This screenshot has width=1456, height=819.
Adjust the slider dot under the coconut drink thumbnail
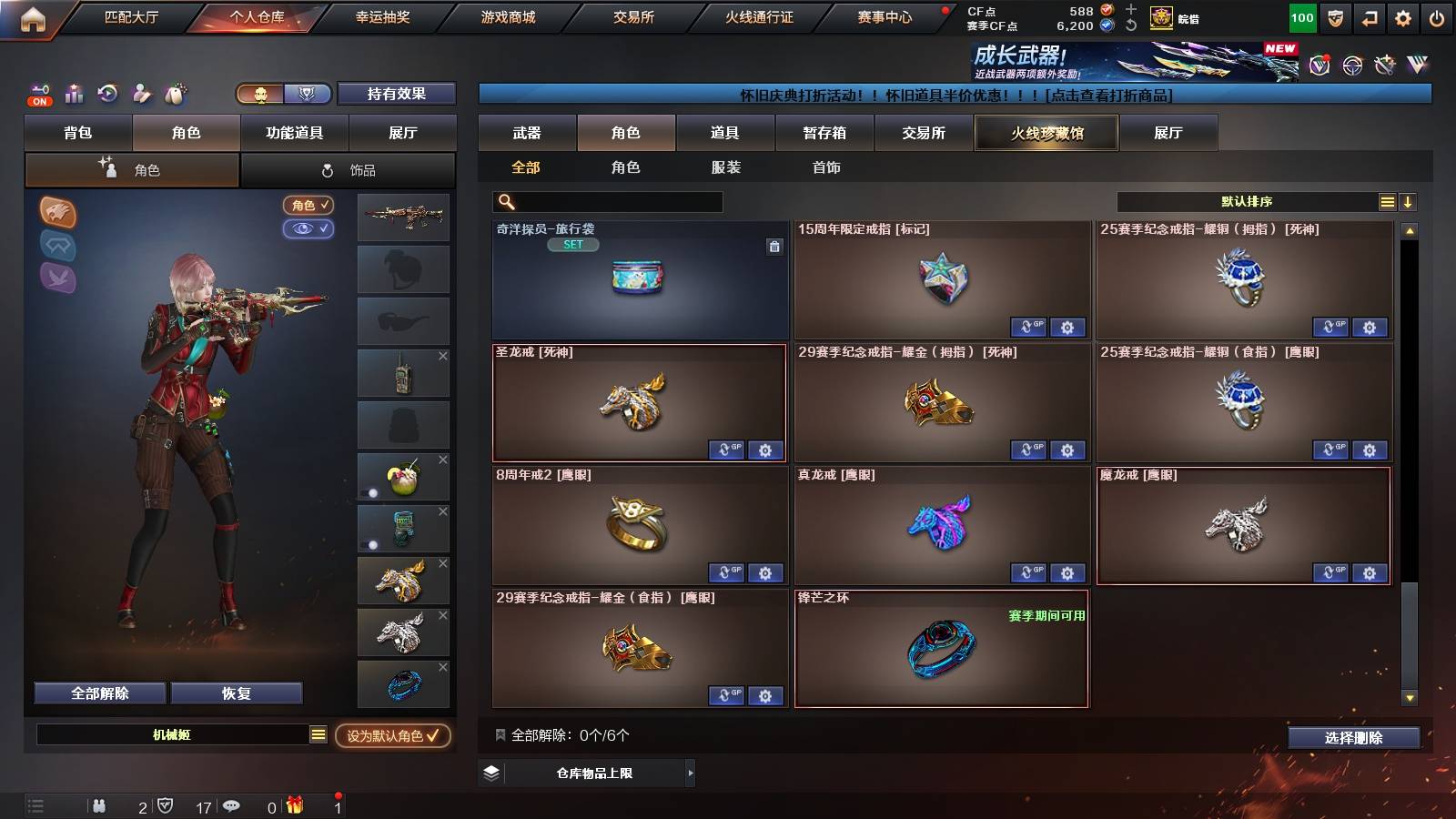point(372,491)
